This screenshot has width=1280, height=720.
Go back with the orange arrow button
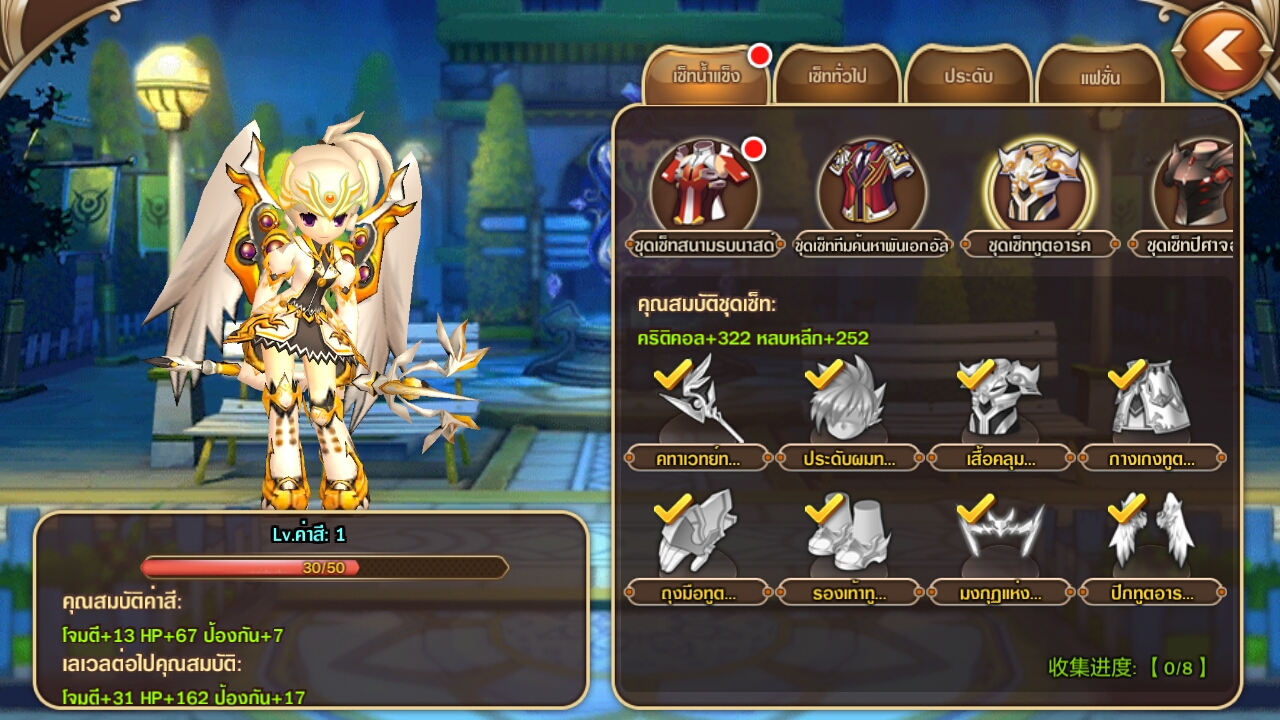(1223, 48)
